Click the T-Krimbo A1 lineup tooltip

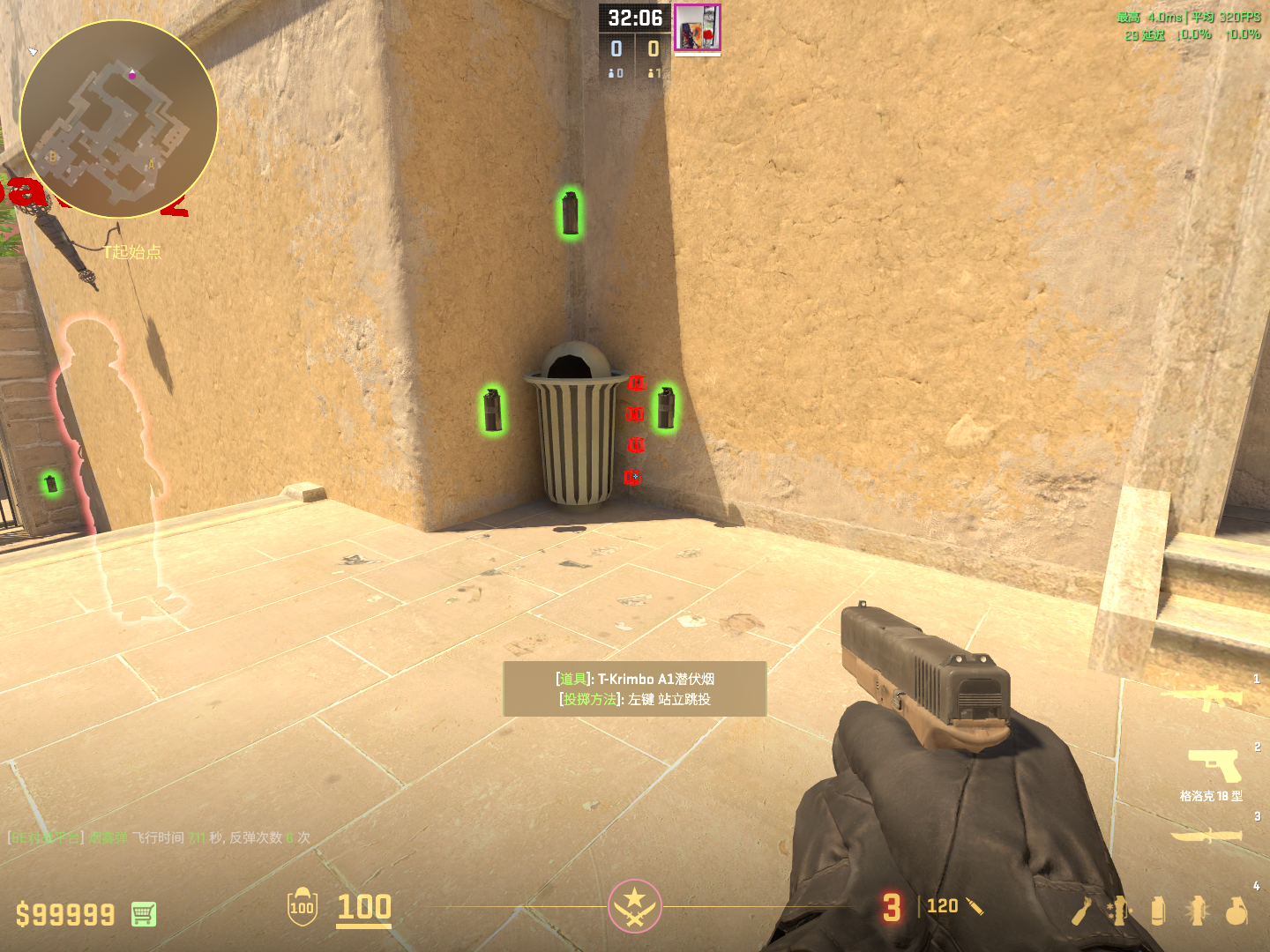[x=634, y=688]
